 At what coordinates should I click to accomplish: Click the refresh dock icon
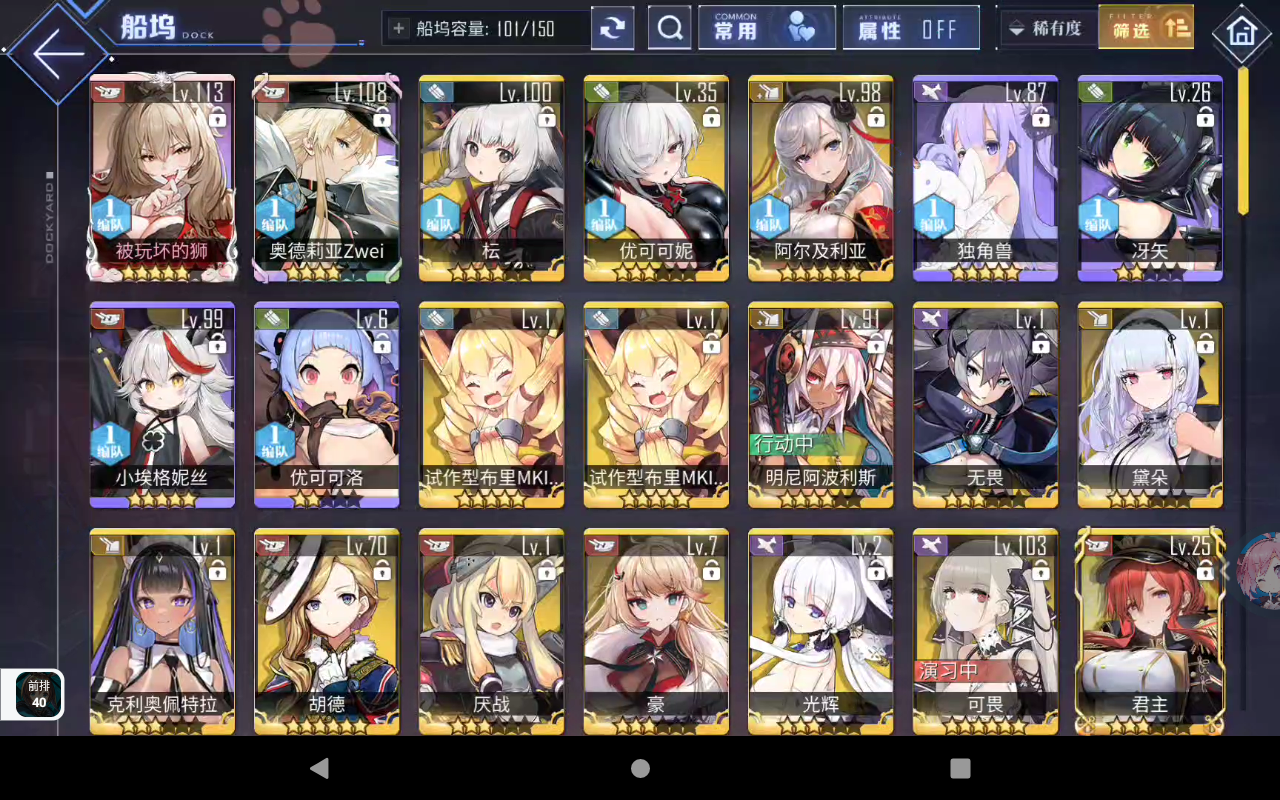(x=610, y=27)
